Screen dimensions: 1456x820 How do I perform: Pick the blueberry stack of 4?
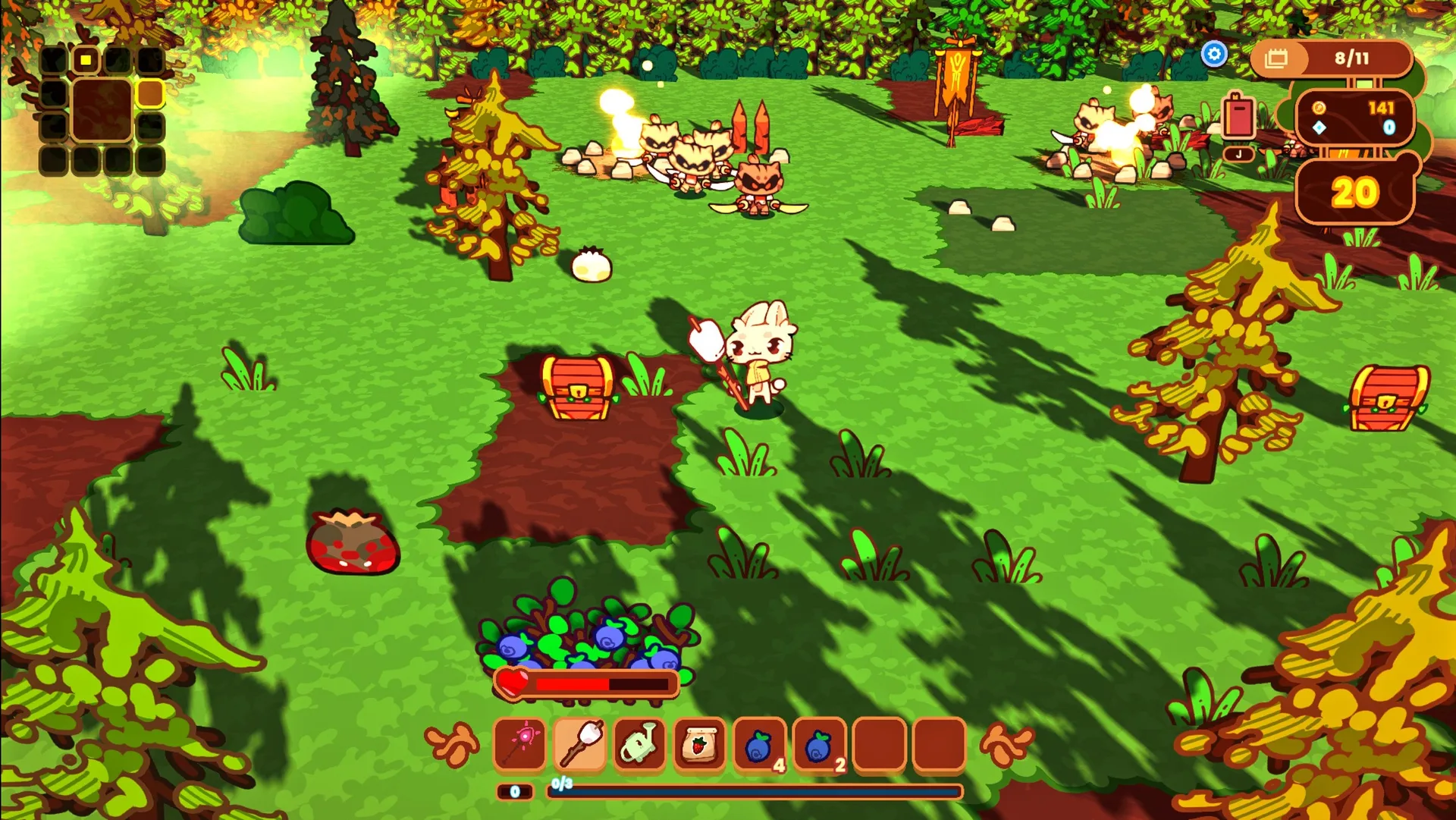coord(759,744)
